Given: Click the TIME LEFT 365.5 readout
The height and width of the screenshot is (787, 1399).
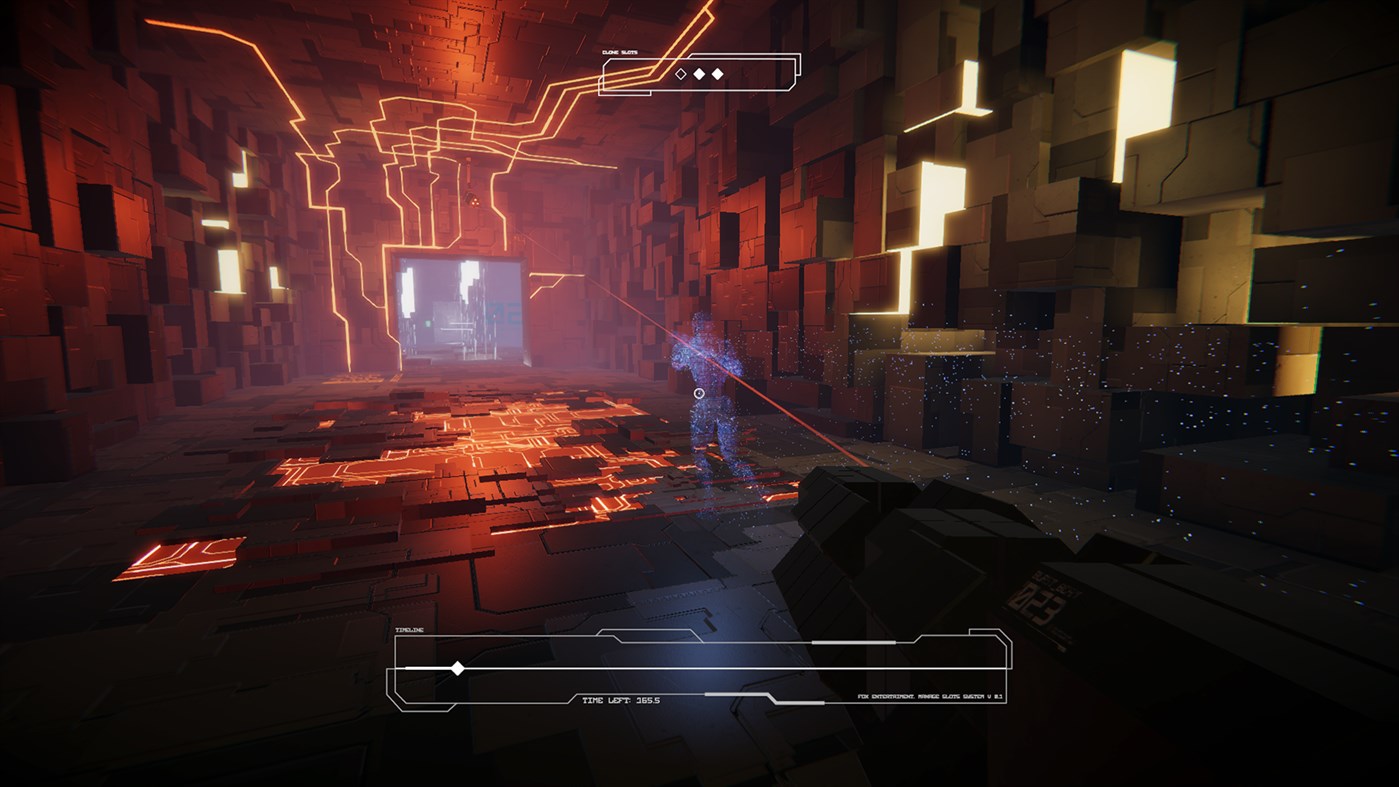Looking at the screenshot, I should tap(620, 700).
